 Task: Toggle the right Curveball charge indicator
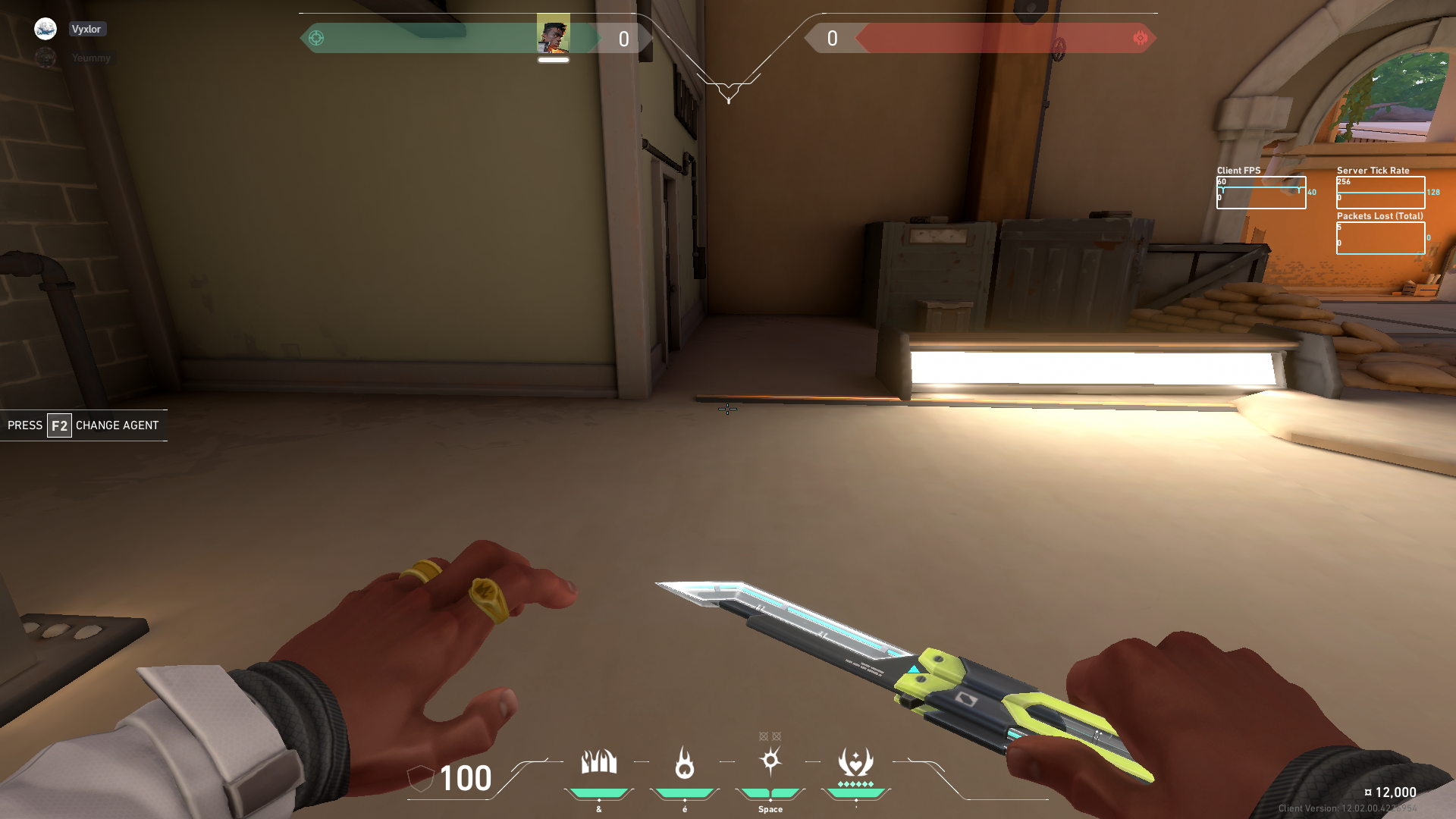(x=777, y=735)
